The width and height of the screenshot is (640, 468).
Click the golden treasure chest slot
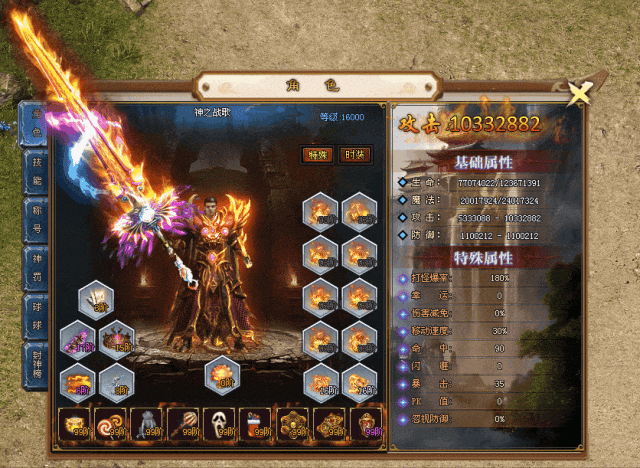pos(74,424)
